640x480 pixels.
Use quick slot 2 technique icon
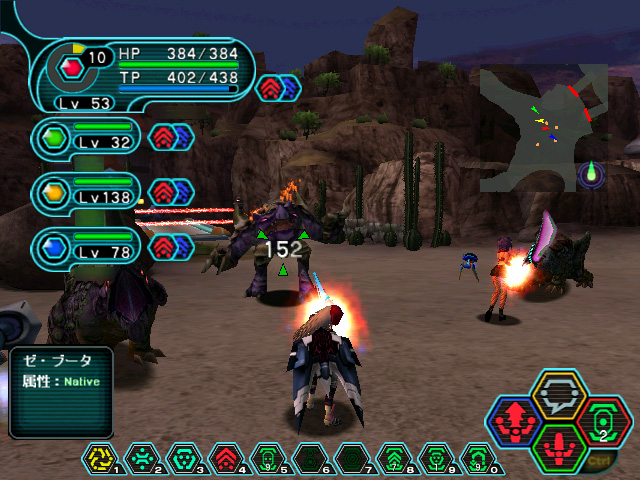point(140,459)
